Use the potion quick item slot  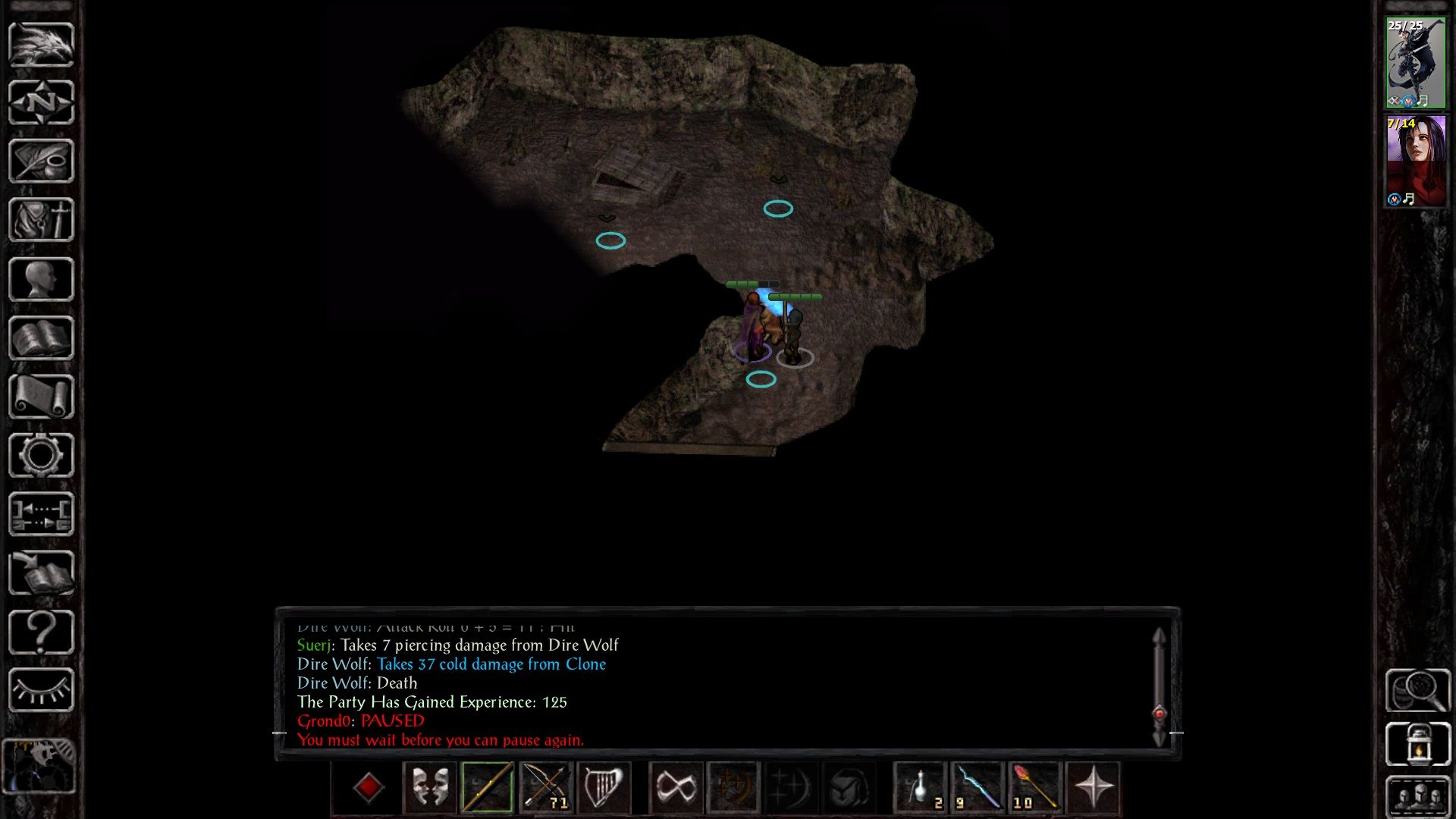(x=921, y=787)
